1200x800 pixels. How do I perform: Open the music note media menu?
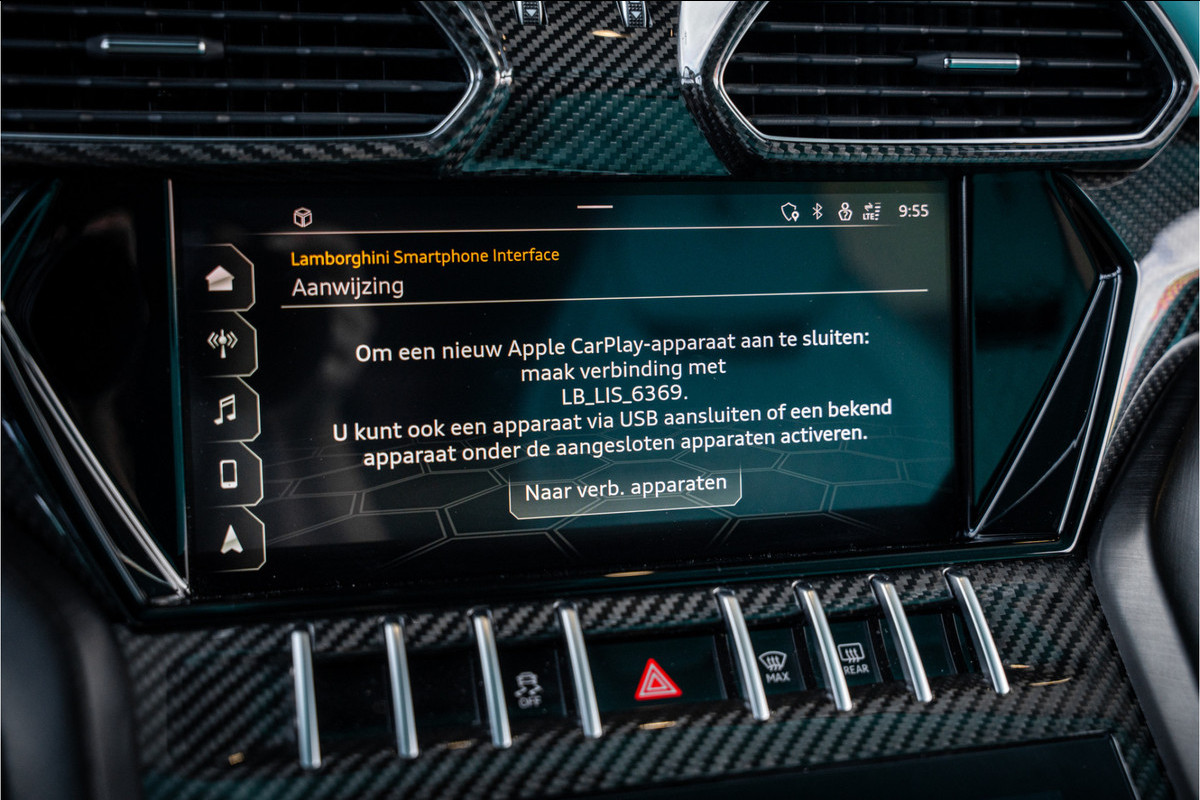[225, 409]
